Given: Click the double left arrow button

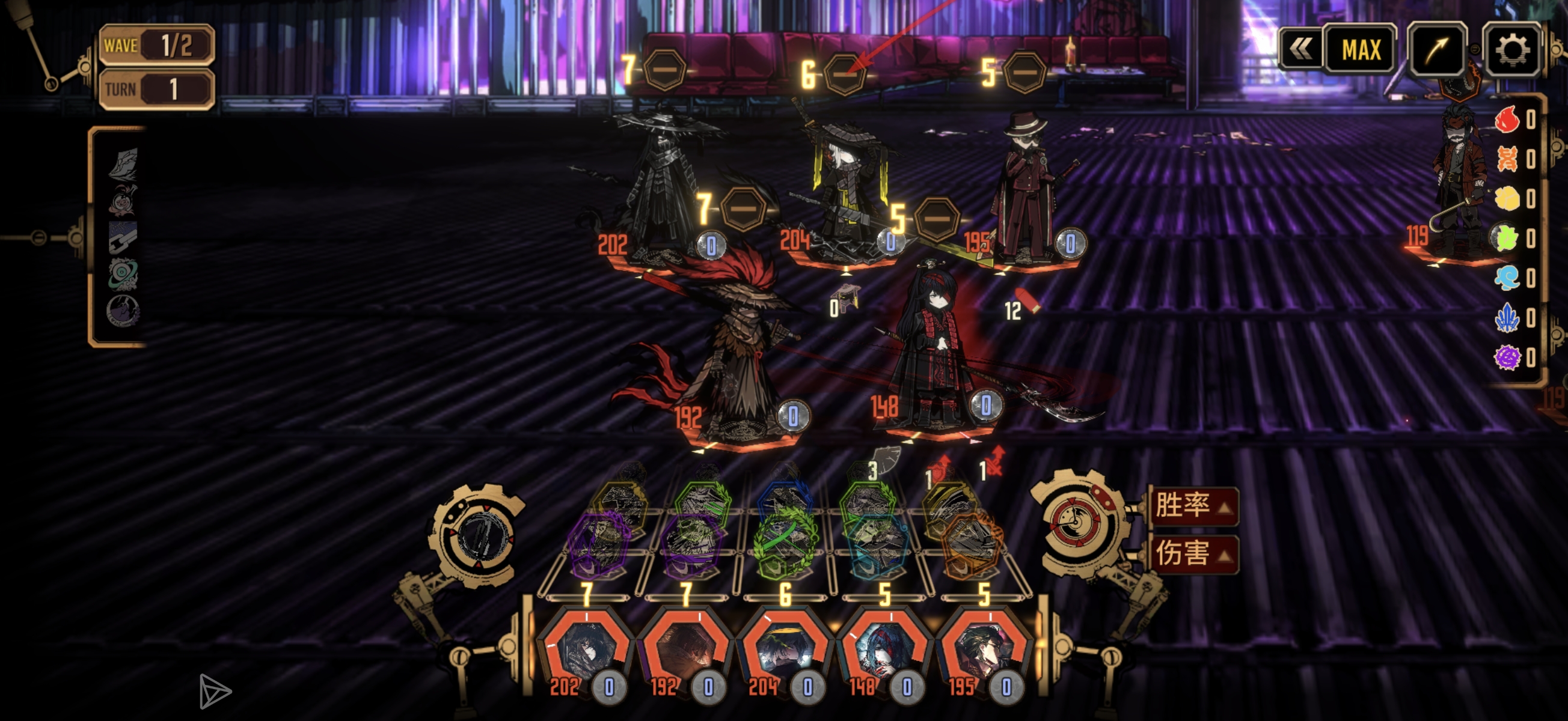Looking at the screenshot, I should tap(1300, 50).
